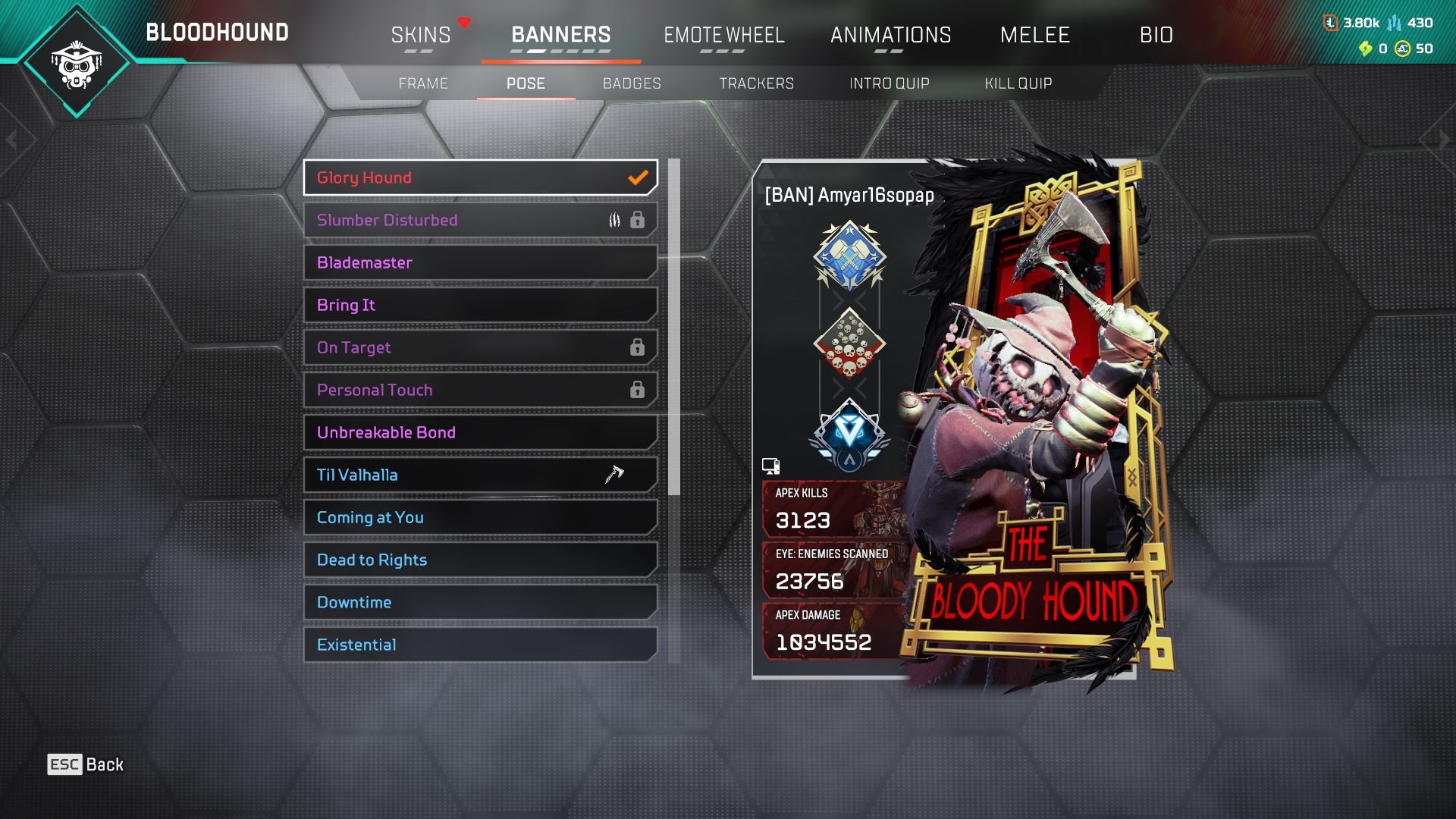Show the Bio tab
Screen dimensions: 1456x819
pyautogui.click(x=1156, y=35)
